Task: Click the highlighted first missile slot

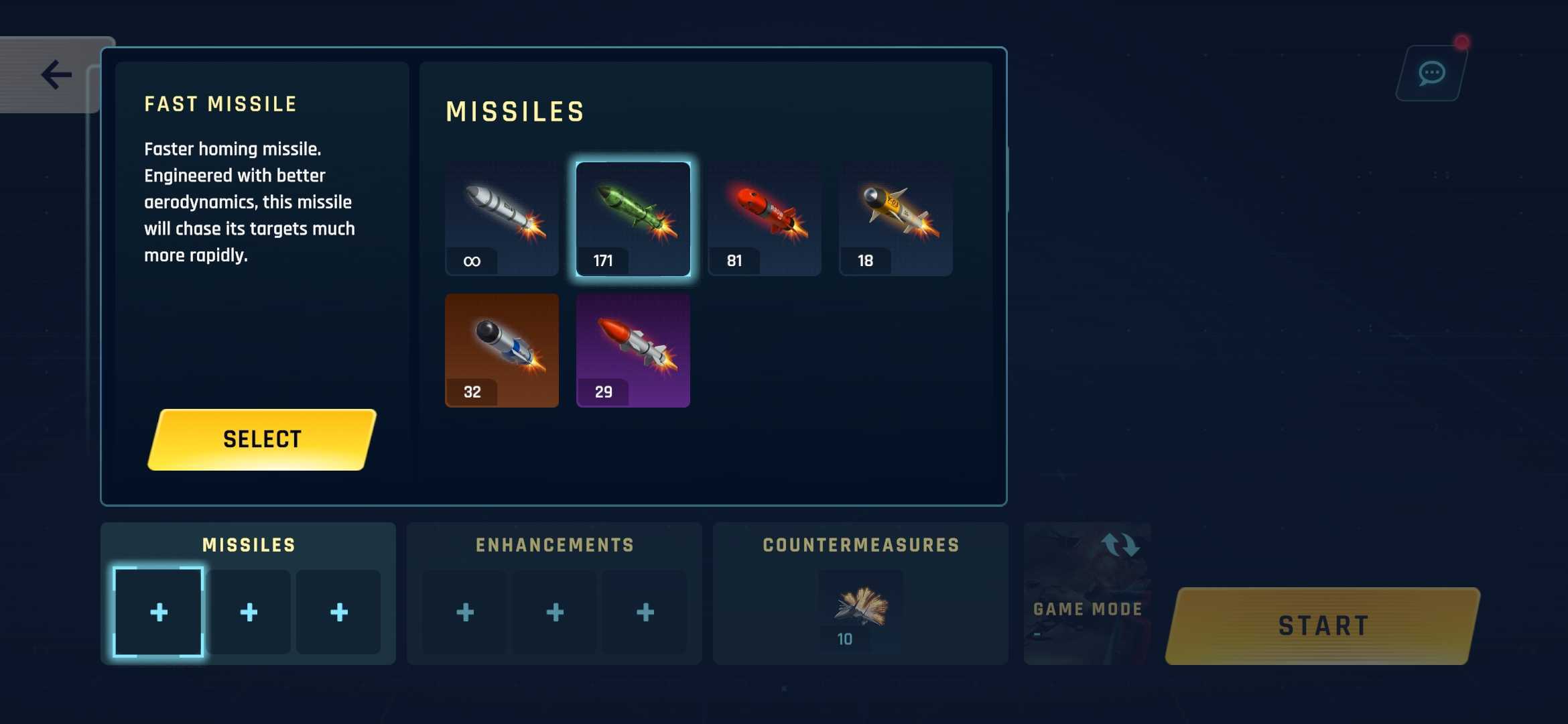Action: (x=159, y=611)
